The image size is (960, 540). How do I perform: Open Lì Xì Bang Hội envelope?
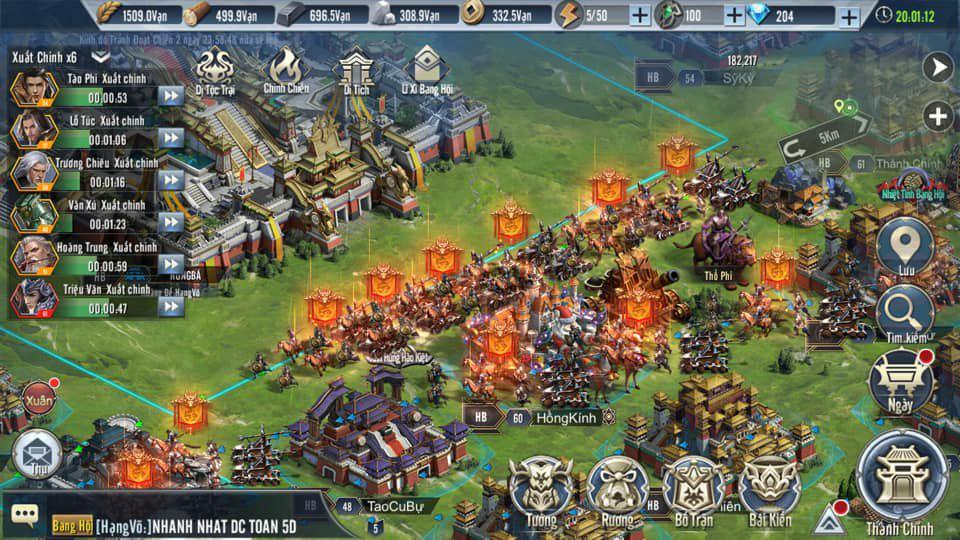point(428,68)
